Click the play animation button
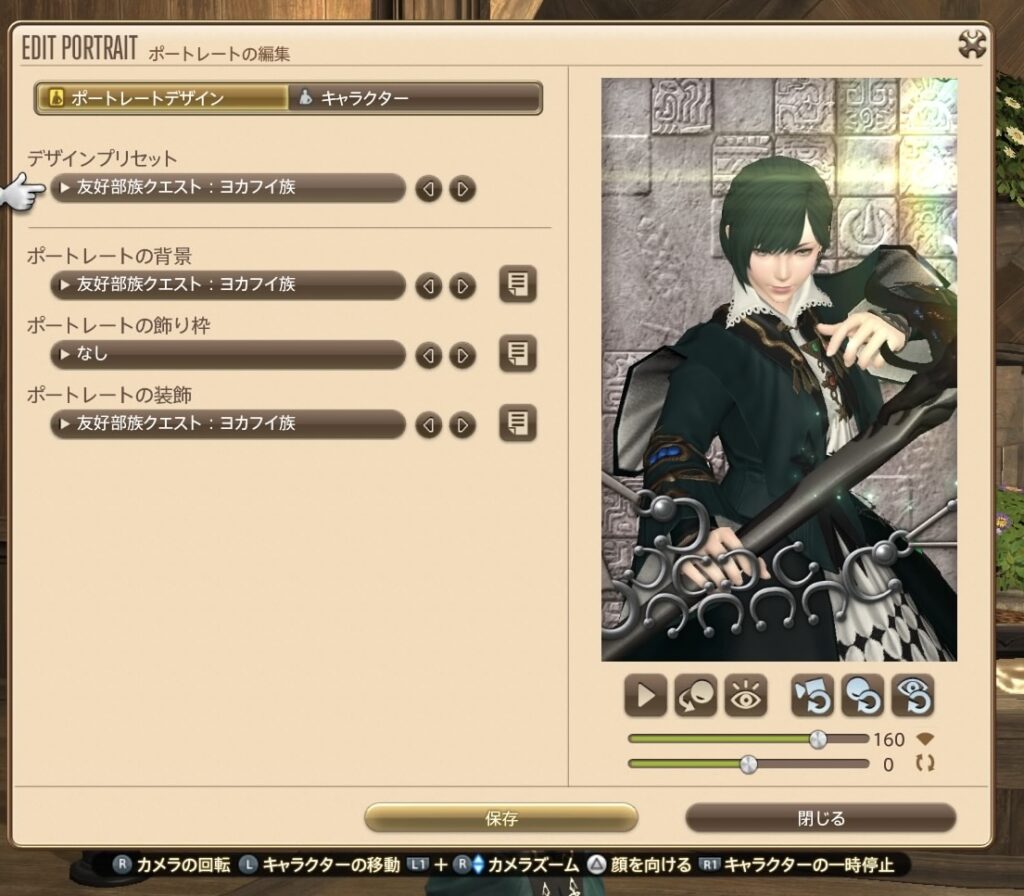The image size is (1024, 896). click(645, 696)
